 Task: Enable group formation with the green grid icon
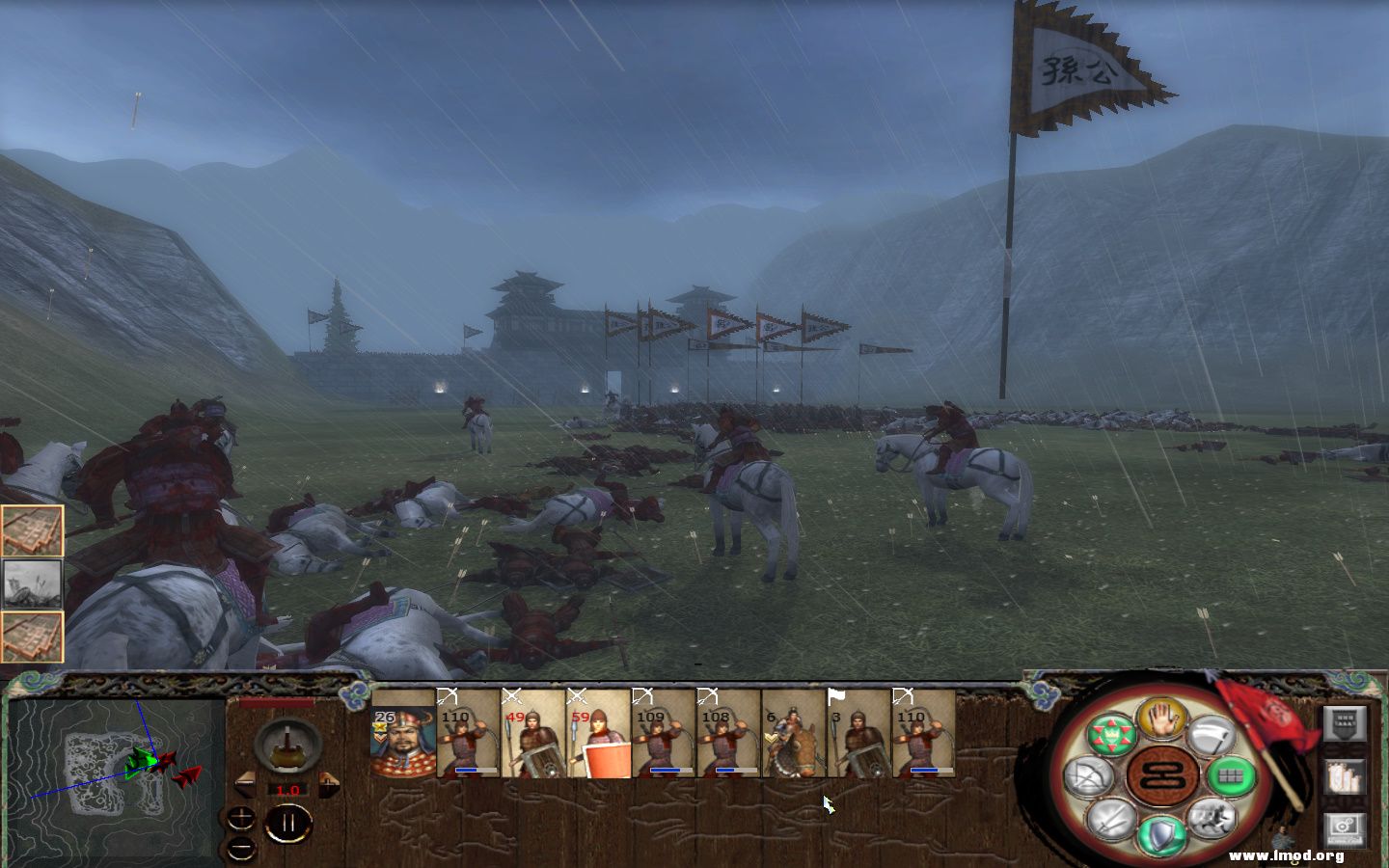[1230, 776]
